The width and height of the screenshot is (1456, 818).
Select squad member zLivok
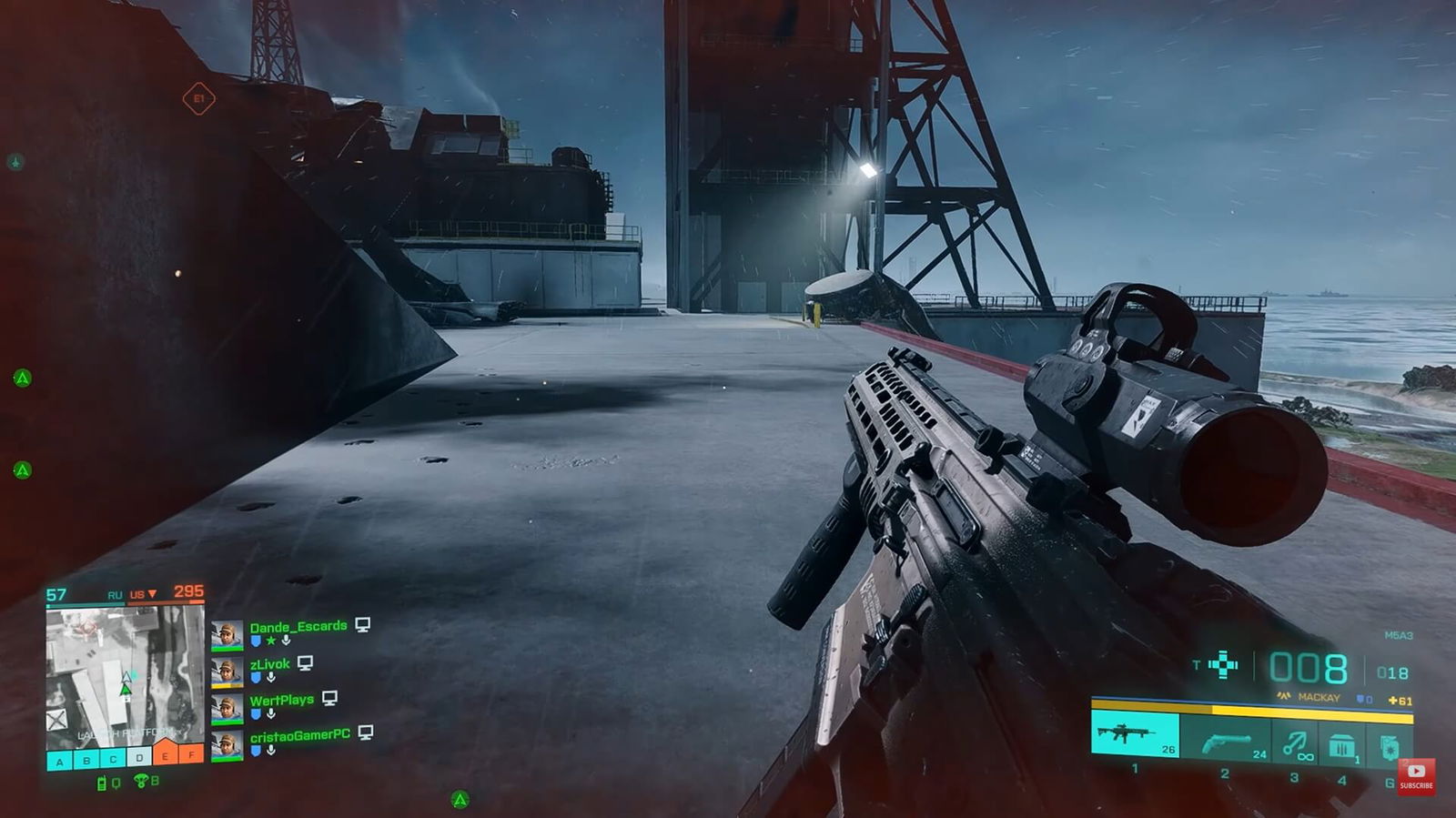(x=269, y=664)
